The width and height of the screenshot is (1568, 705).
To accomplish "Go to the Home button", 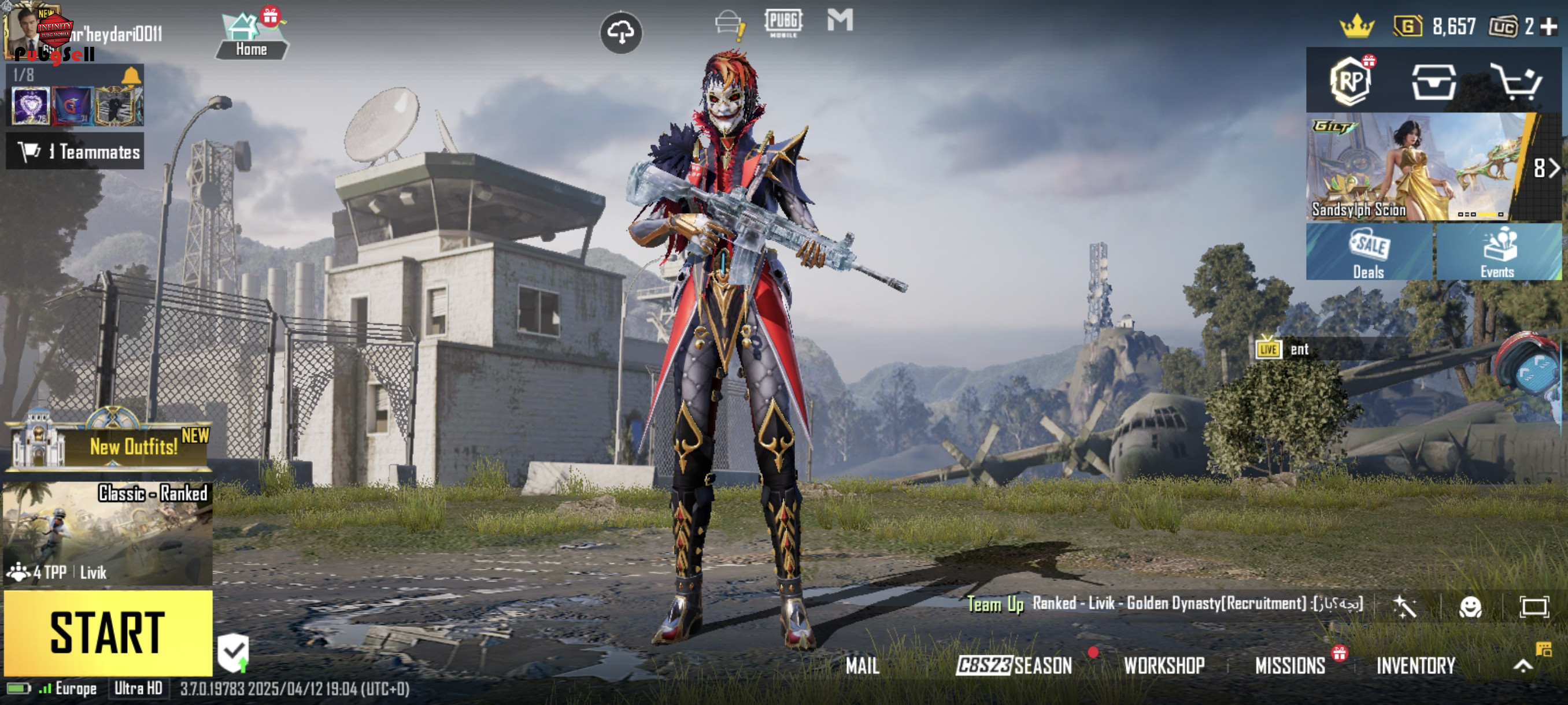I will [x=252, y=37].
